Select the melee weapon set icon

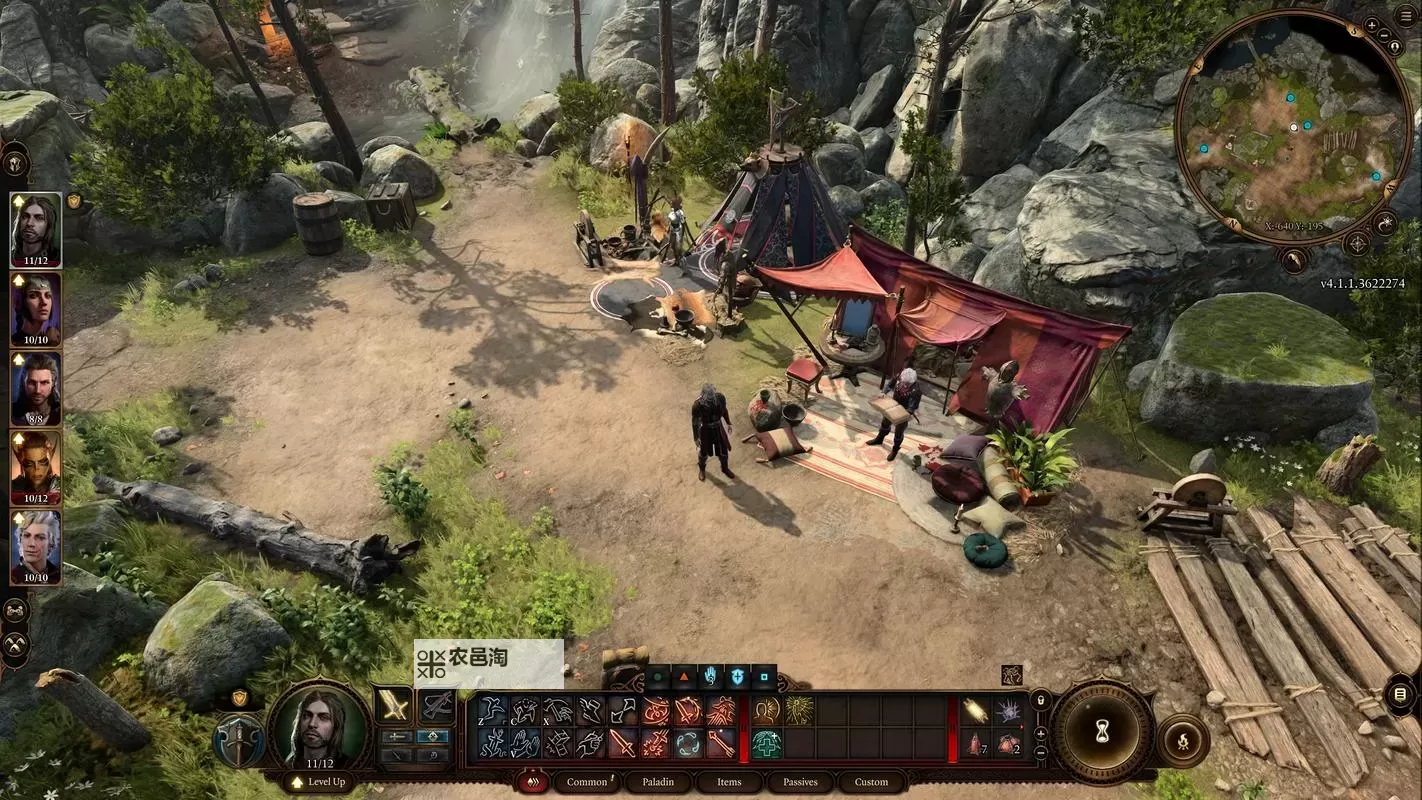pos(394,707)
